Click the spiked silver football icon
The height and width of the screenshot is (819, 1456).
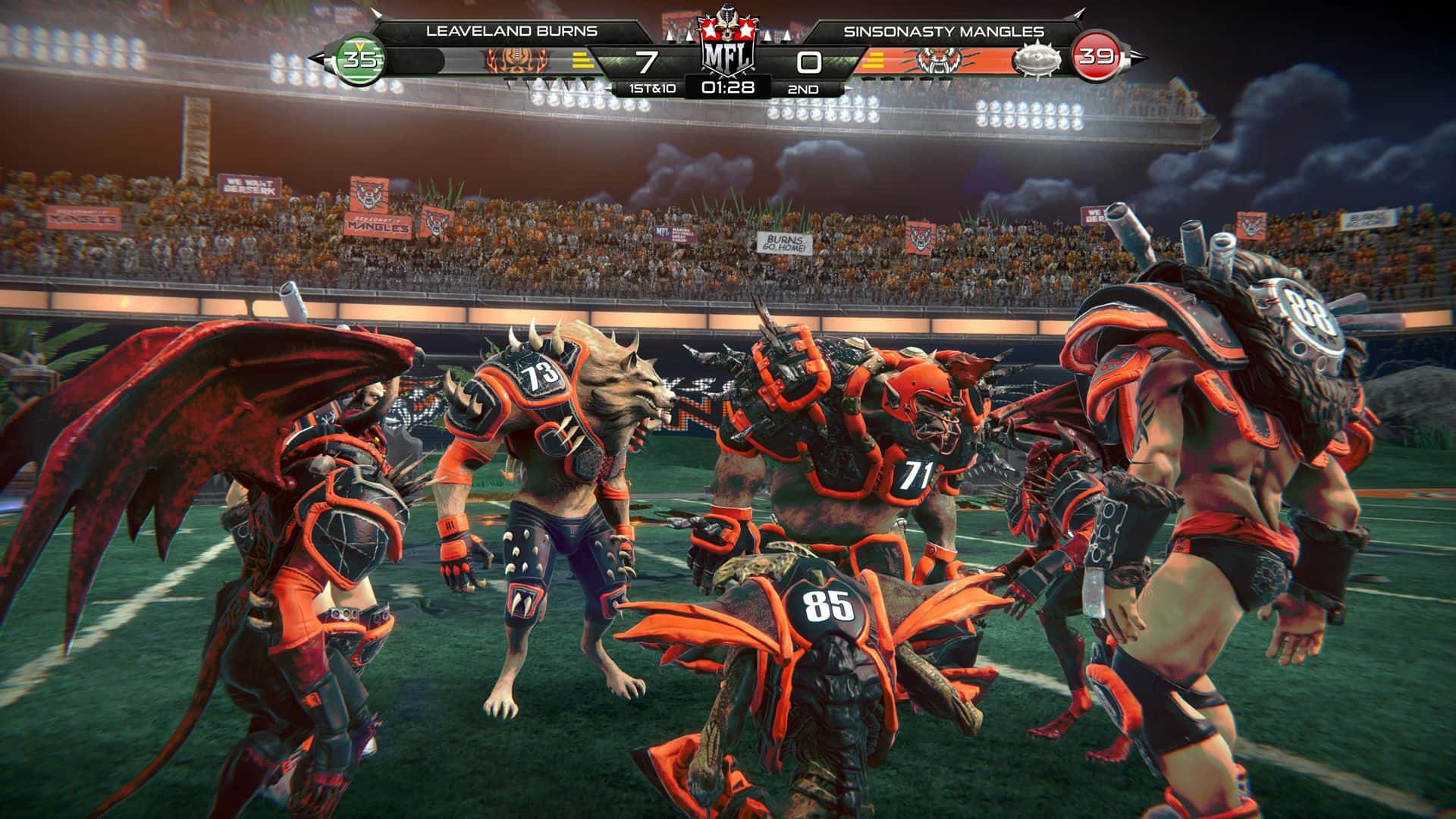click(1039, 61)
